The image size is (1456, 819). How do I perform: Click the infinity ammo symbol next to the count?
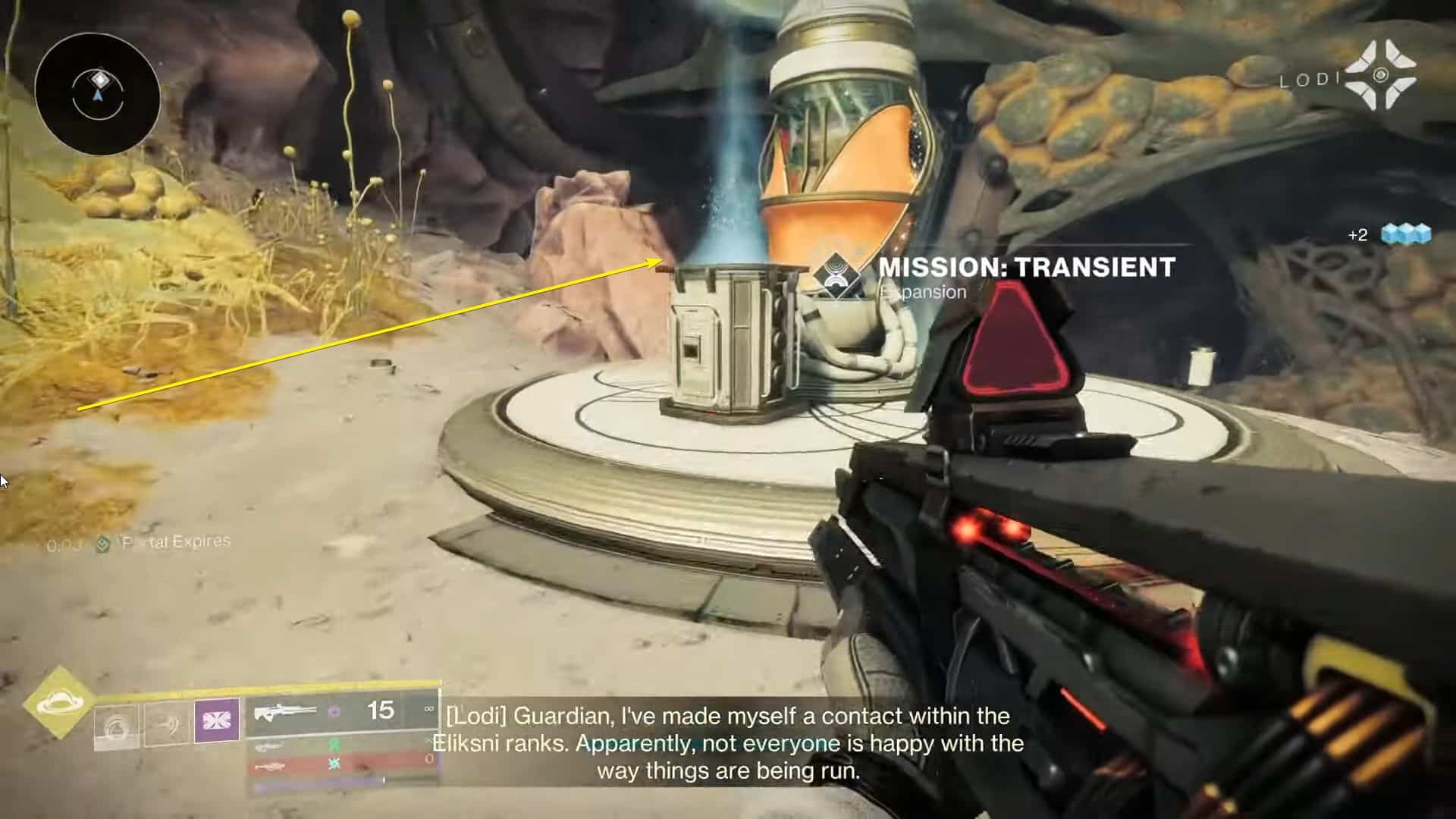click(428, 710)
